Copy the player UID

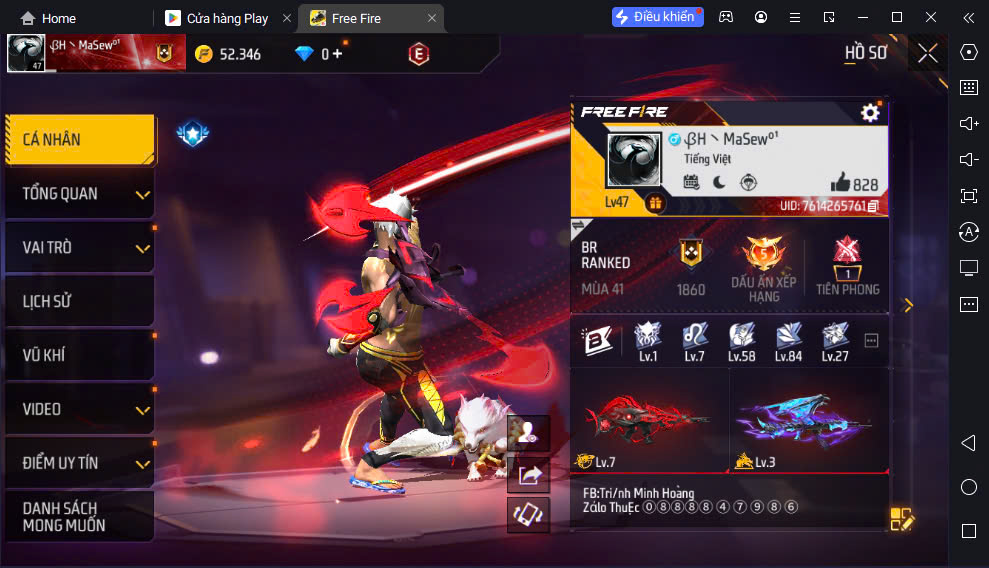tap(873, 206)
